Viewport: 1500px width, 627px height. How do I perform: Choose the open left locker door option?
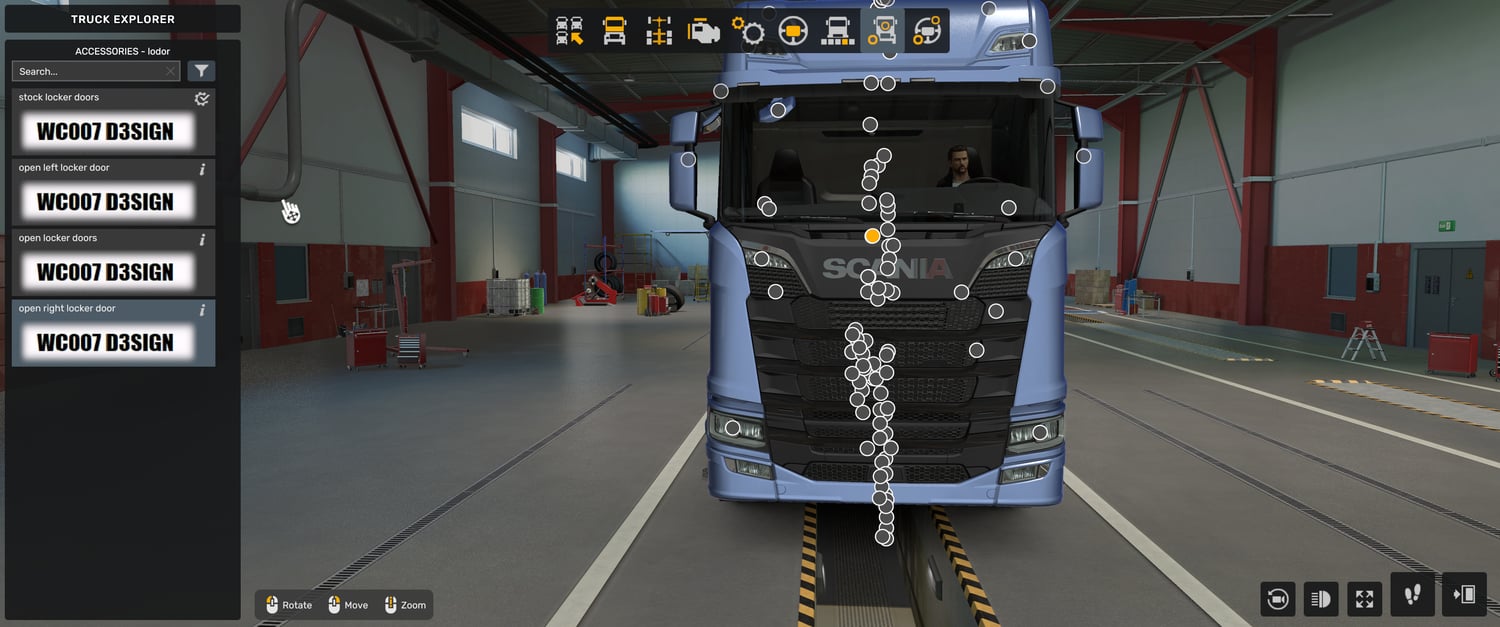tap(113, 192)
